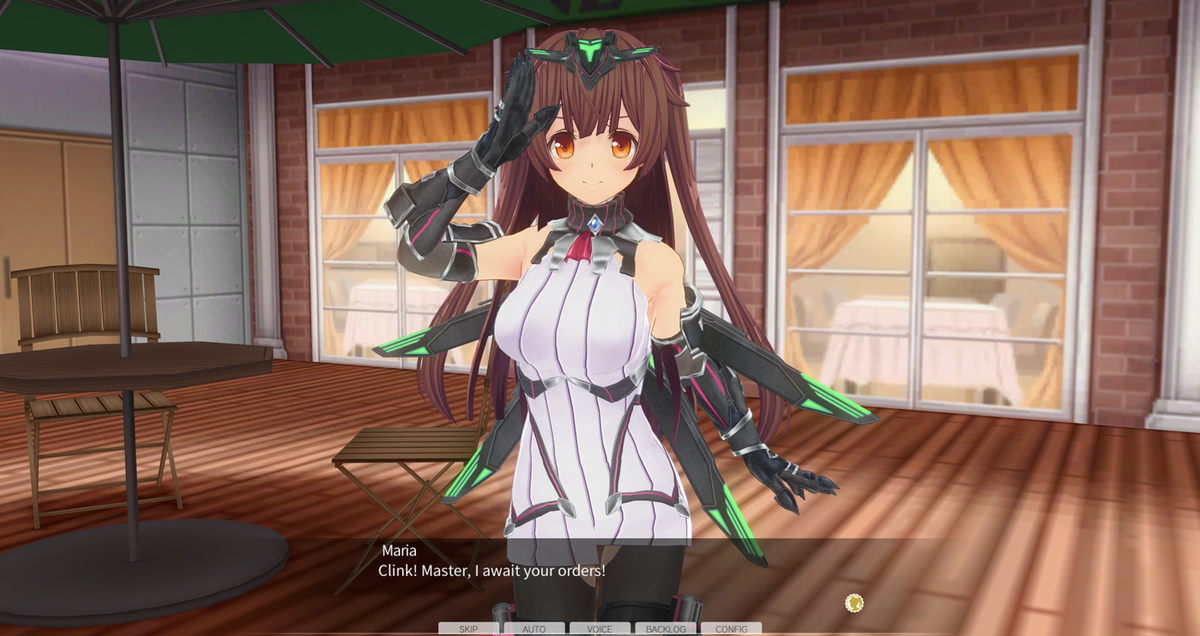The image size is (1200, 636).
Task: Open the BACKLOG history
Action: point(666,629)
